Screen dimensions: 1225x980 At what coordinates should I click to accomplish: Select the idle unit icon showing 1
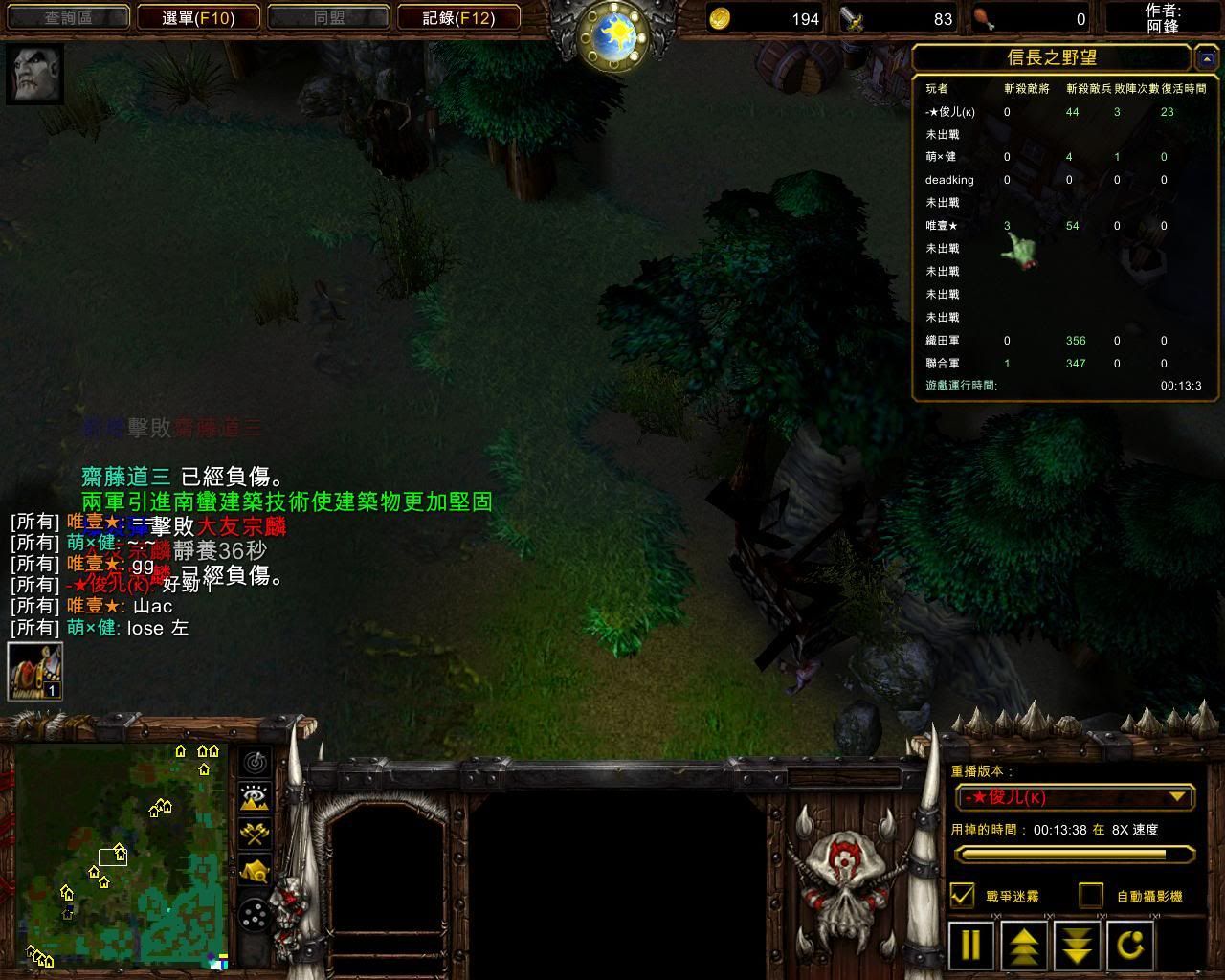[x=35, y=671]
